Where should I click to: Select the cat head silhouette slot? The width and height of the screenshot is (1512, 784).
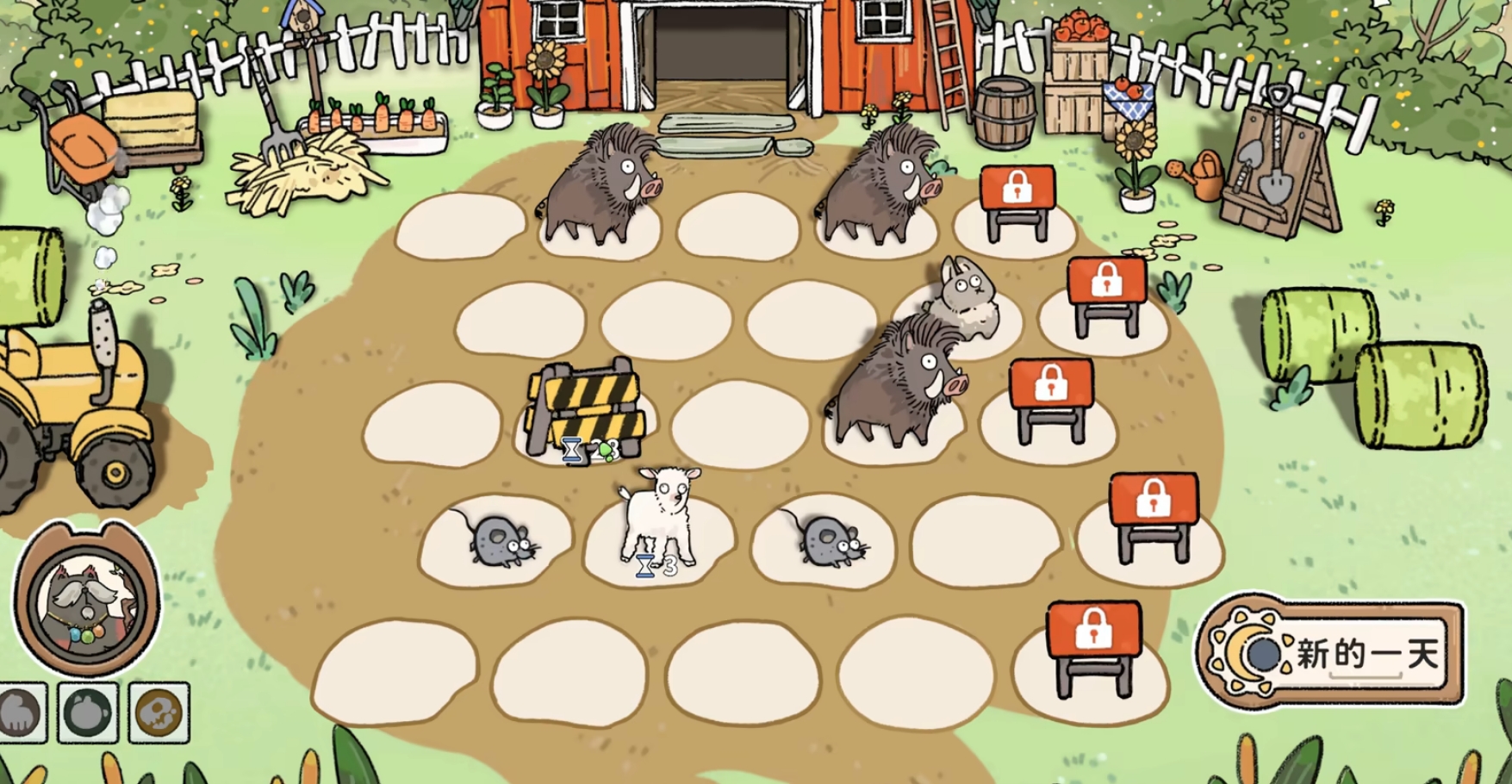pos(88,712)
